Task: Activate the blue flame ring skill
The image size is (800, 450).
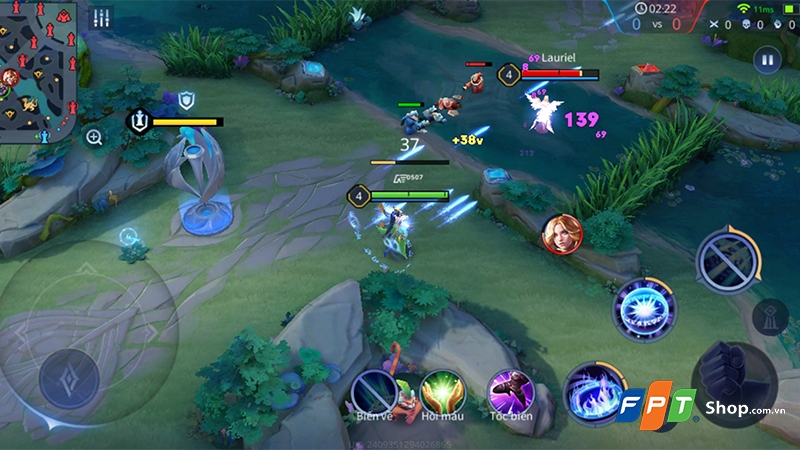Action: point(591,390)
